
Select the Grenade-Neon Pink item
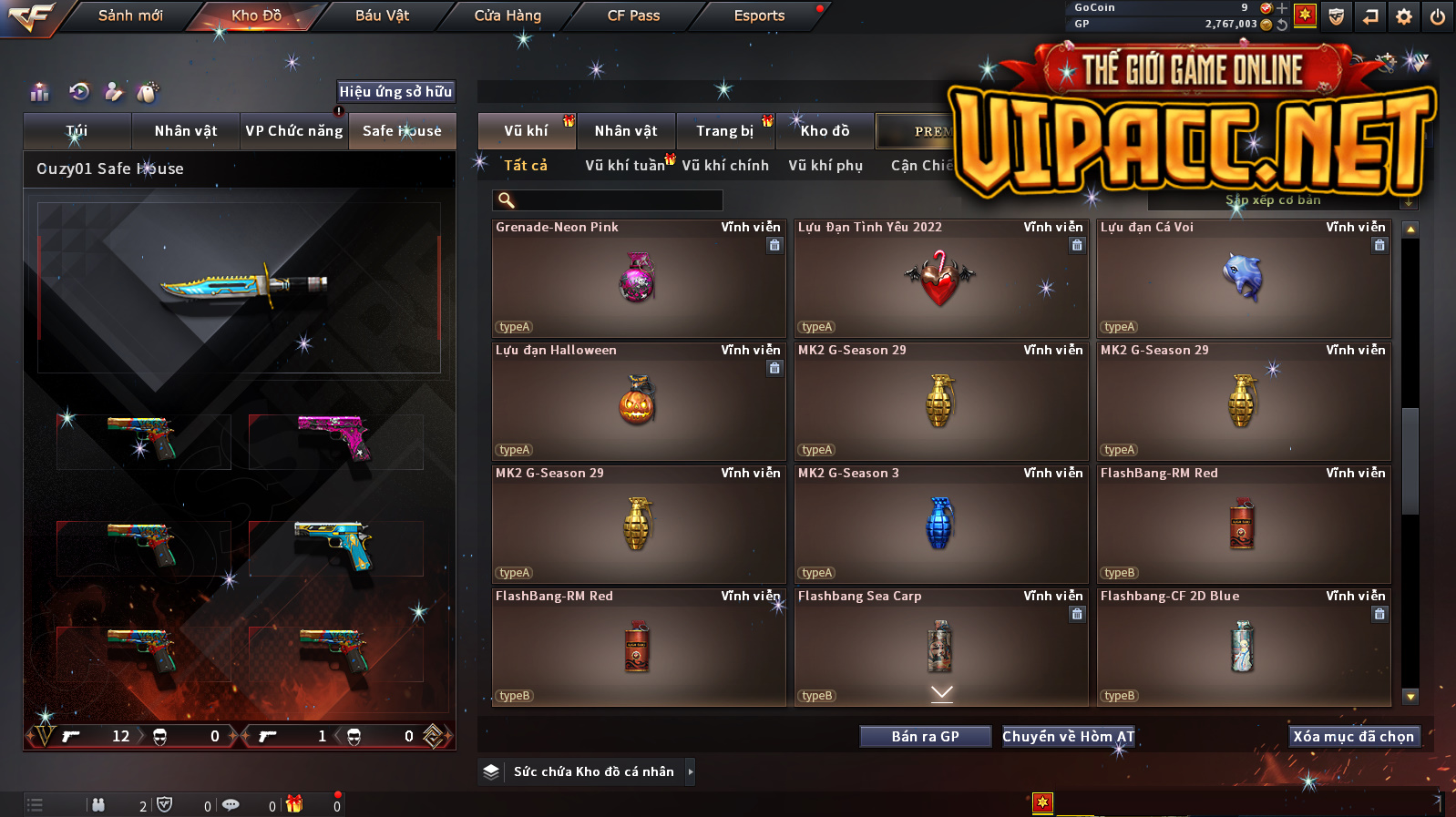(x=638, y=279)
